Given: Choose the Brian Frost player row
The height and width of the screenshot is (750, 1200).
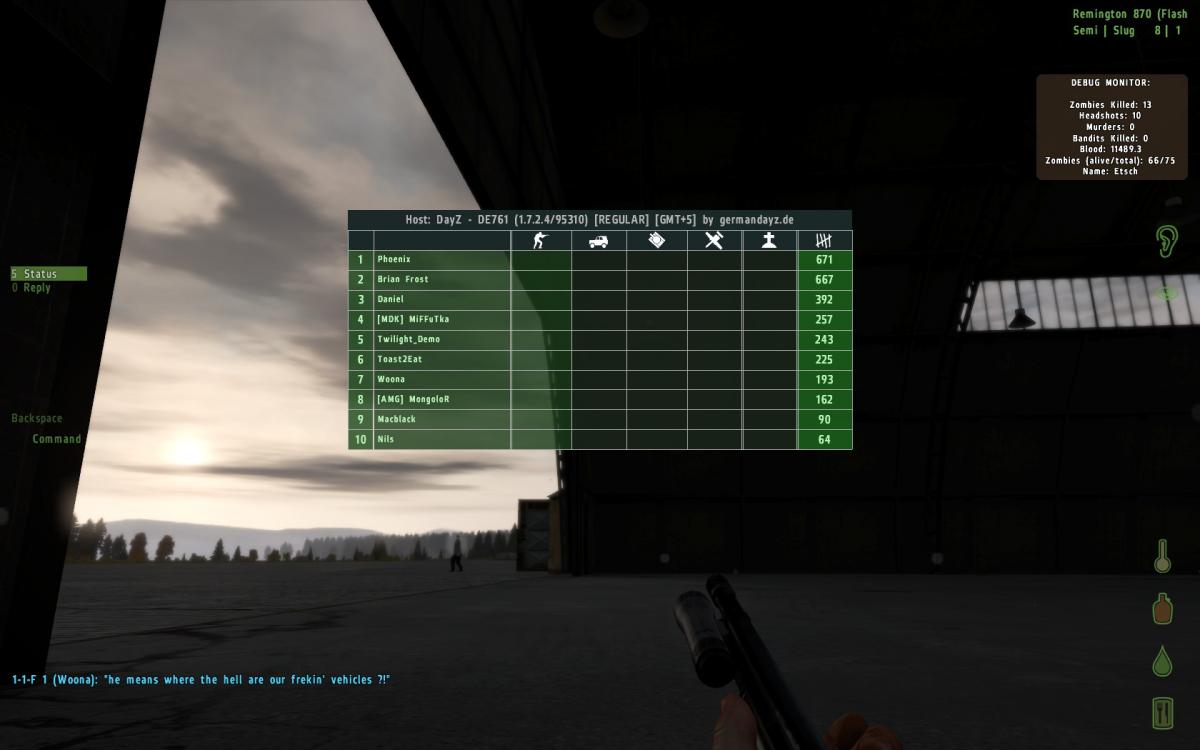Looking at the screenshot, I should [x=402, y=280].
